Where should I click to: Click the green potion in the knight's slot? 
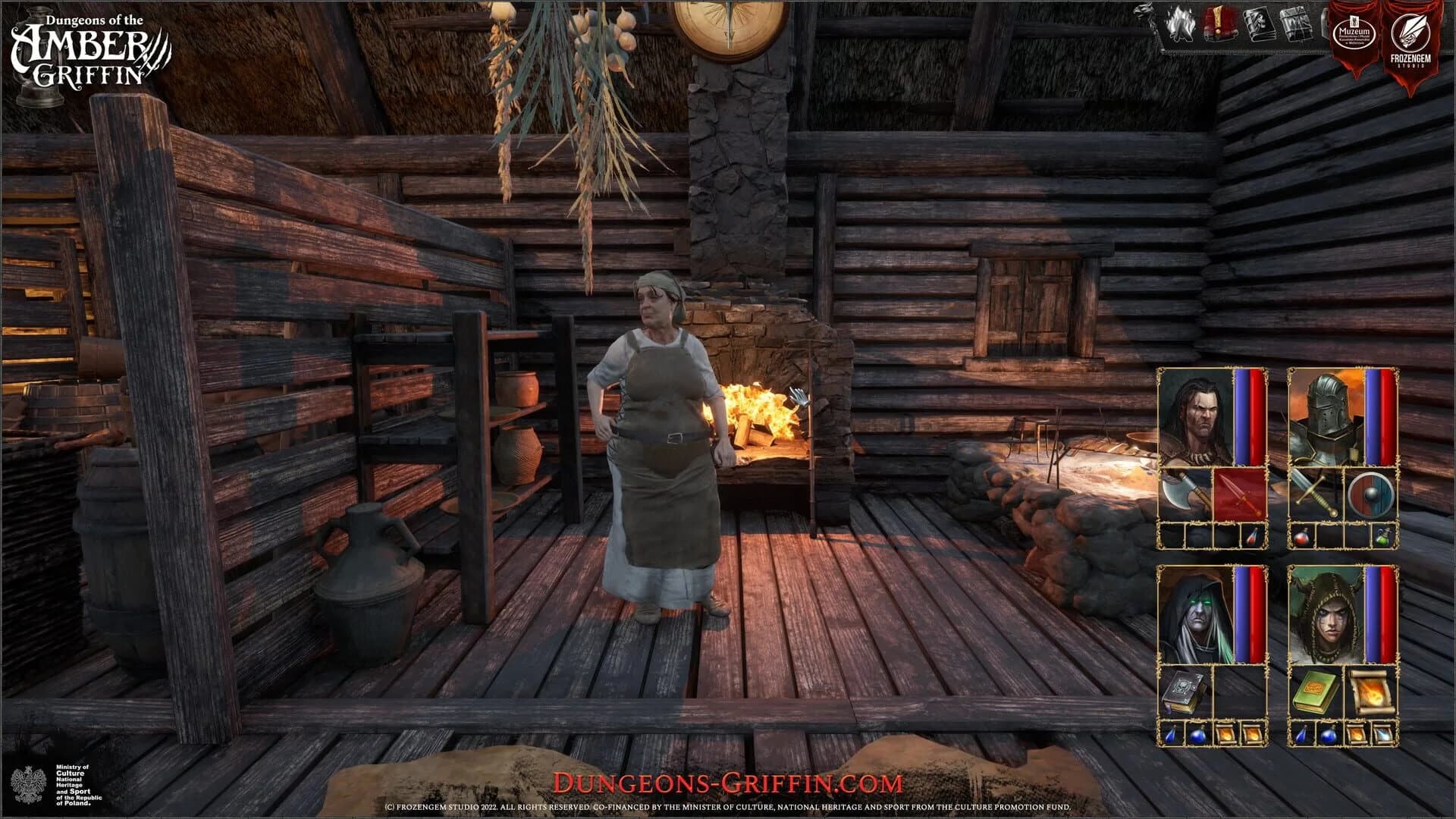point(1383,540)
